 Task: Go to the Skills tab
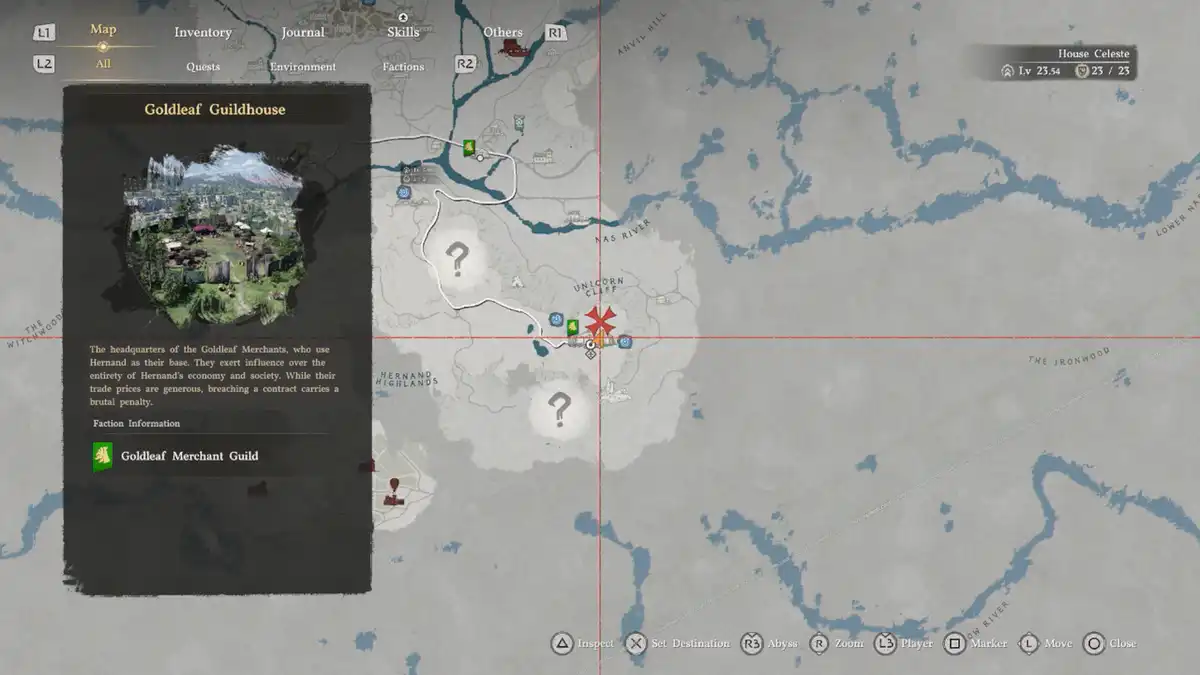click(403, 32)
